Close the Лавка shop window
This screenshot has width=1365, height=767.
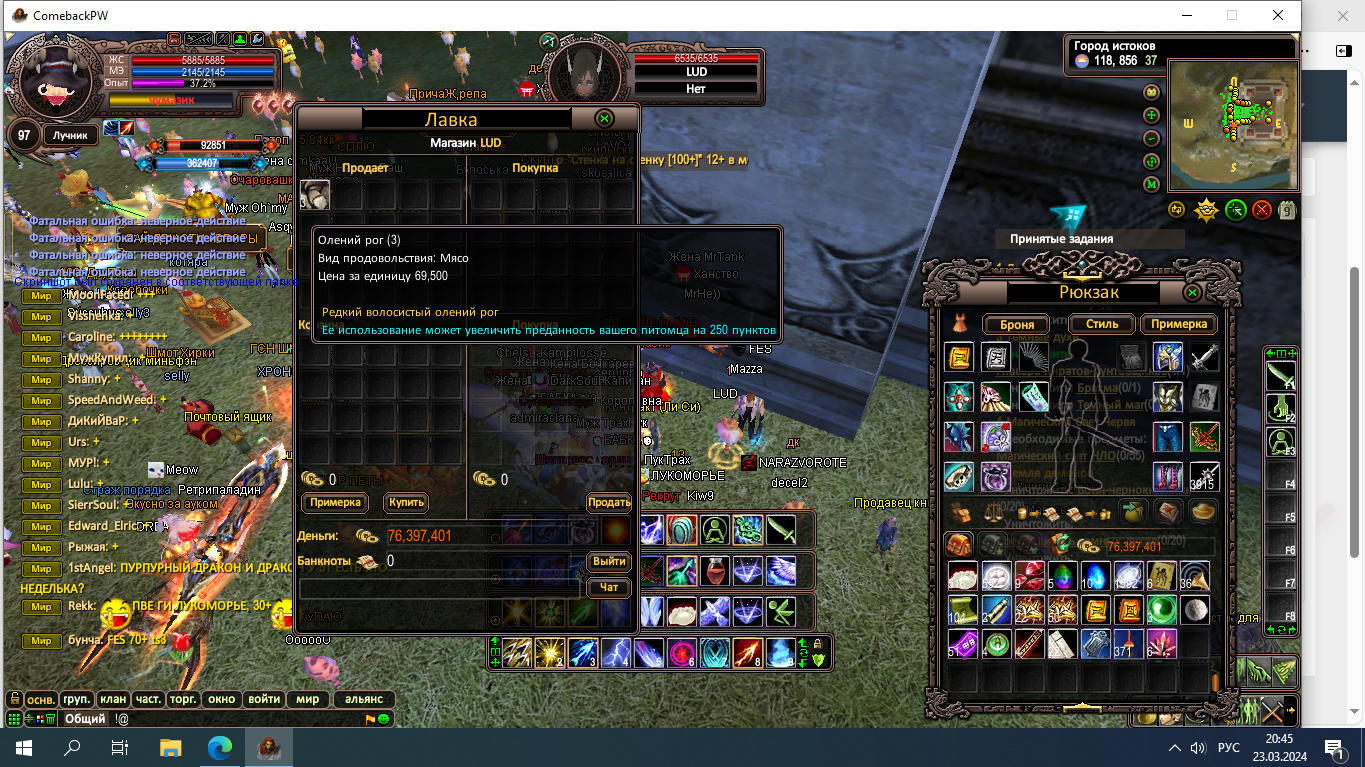tap(604, 119)
